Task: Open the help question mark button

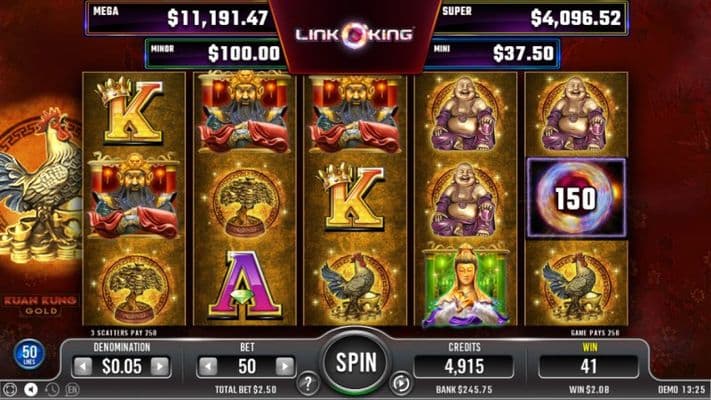Action: [309, 381]
